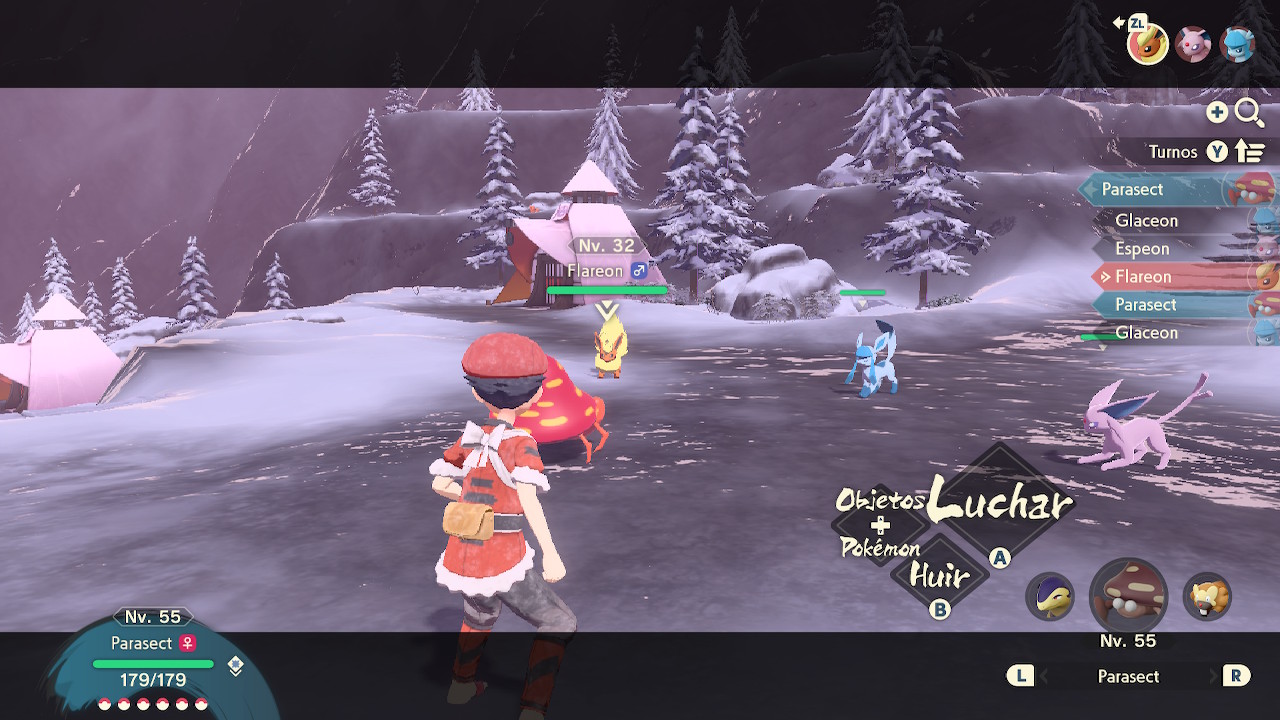Select the highlighted Flareon turn order row
Image resolution: width=1280 pixels, height=720 pixels.
[x=1143, y=277]
